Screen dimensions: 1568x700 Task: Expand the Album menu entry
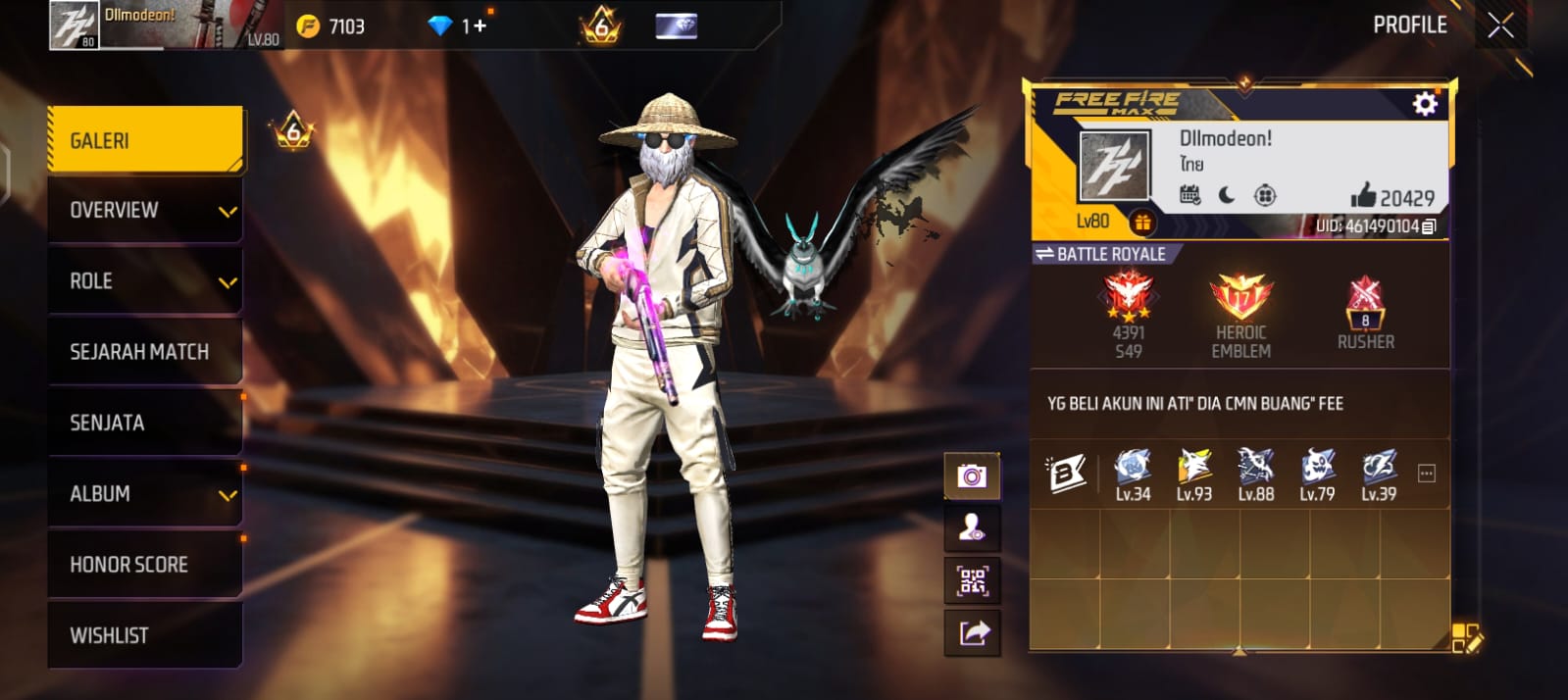point(145,493)
